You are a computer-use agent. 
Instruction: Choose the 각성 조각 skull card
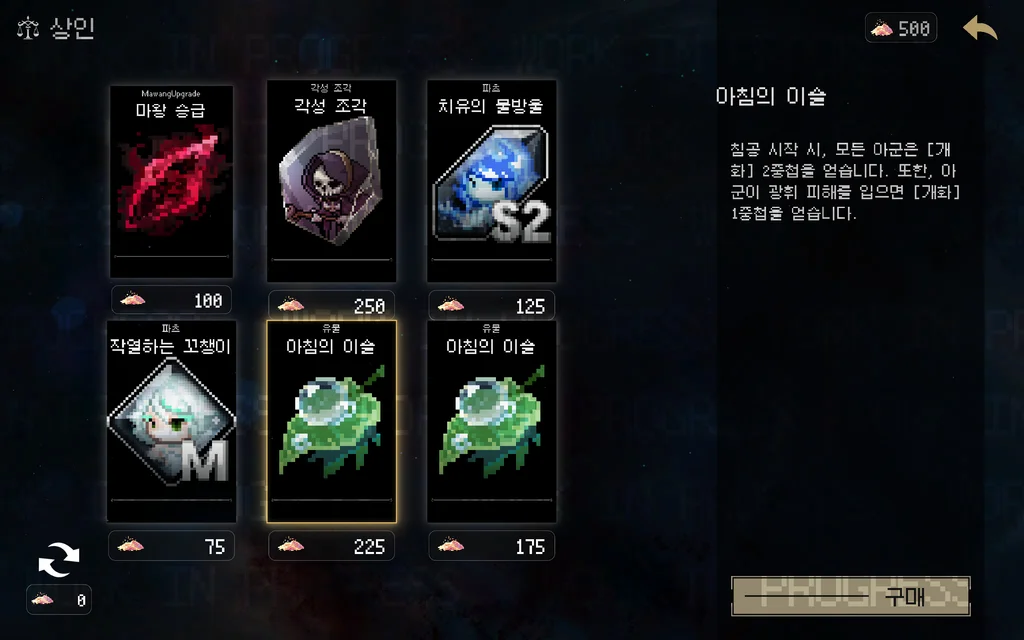point(331,182)
